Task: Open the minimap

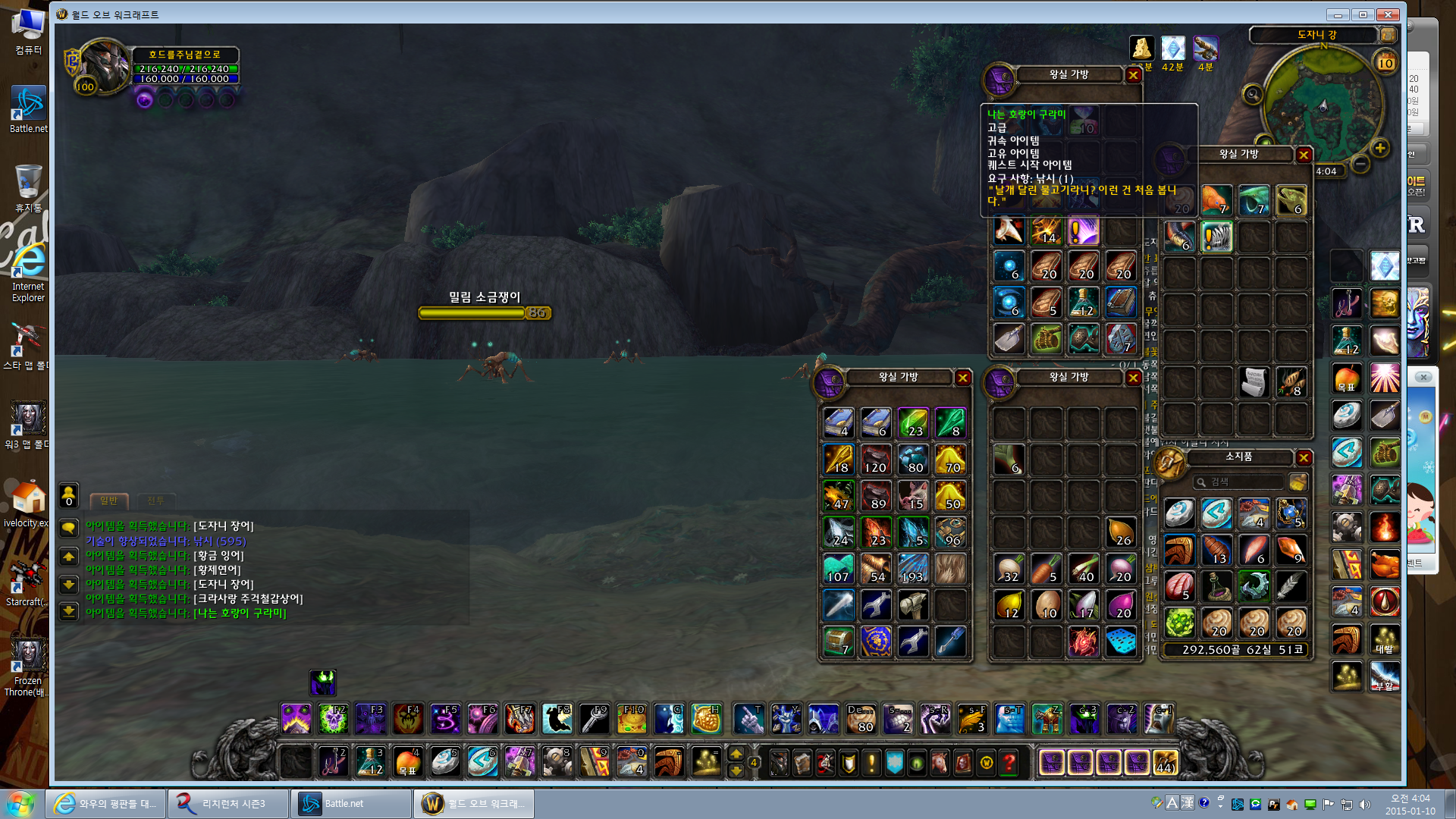Action: coord(1323,106)
